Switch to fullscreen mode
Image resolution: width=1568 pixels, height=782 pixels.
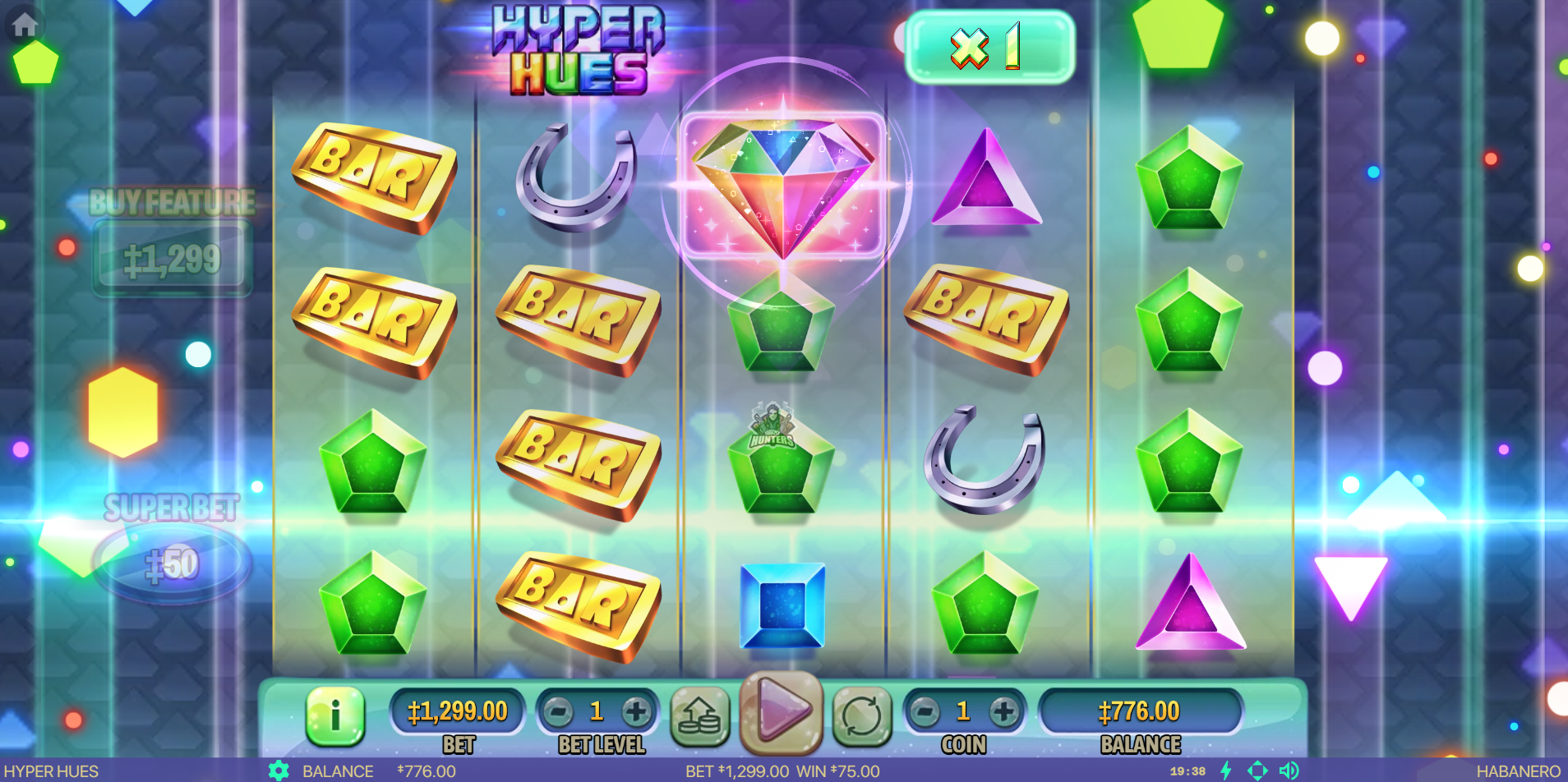(1257, 770)
